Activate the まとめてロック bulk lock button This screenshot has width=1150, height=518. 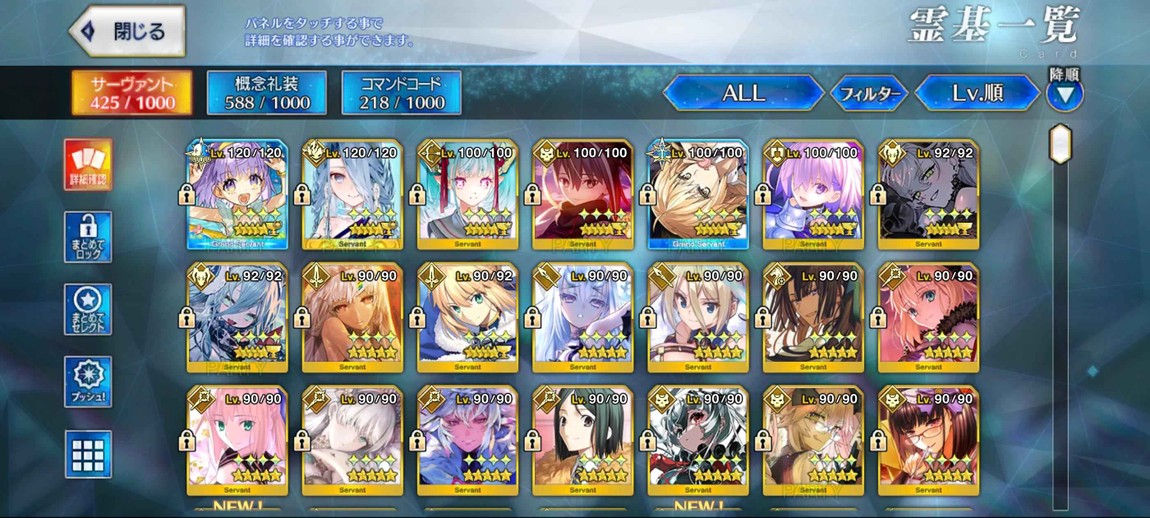pyautogui.click(x=88, y=237)
